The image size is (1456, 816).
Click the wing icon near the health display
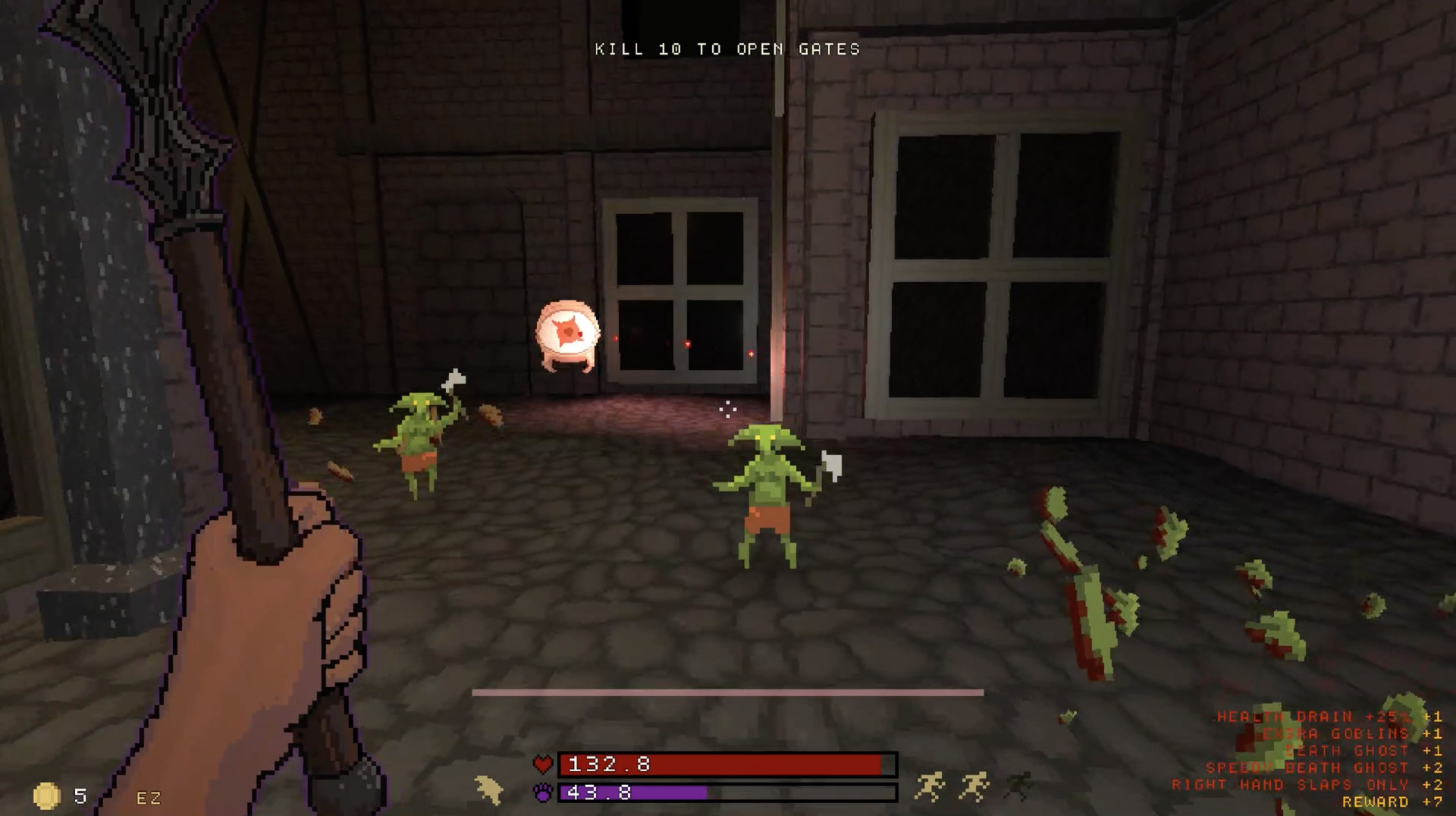coord(490,790)
